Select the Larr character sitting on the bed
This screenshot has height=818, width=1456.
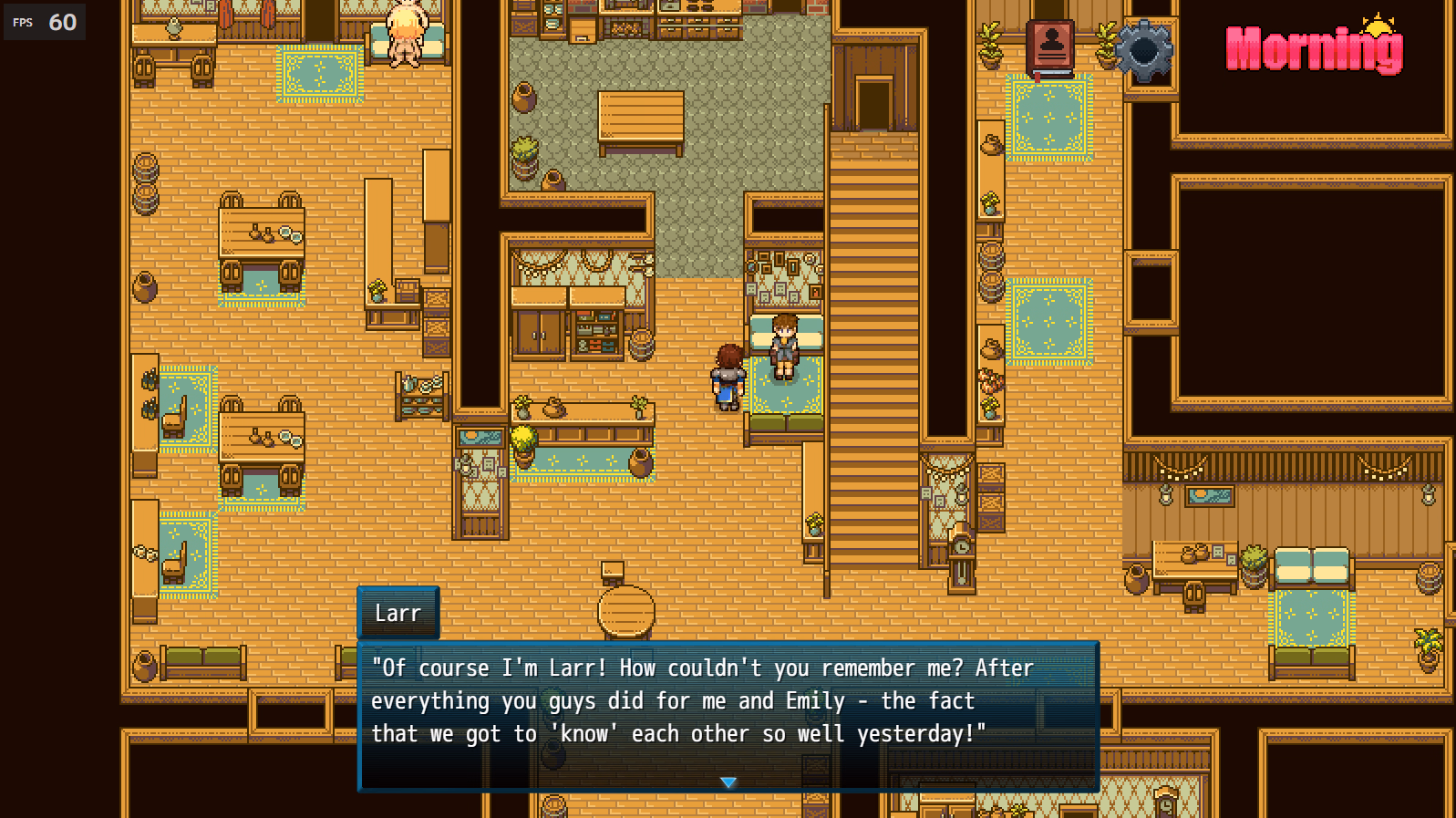click(x=786, y=347)
